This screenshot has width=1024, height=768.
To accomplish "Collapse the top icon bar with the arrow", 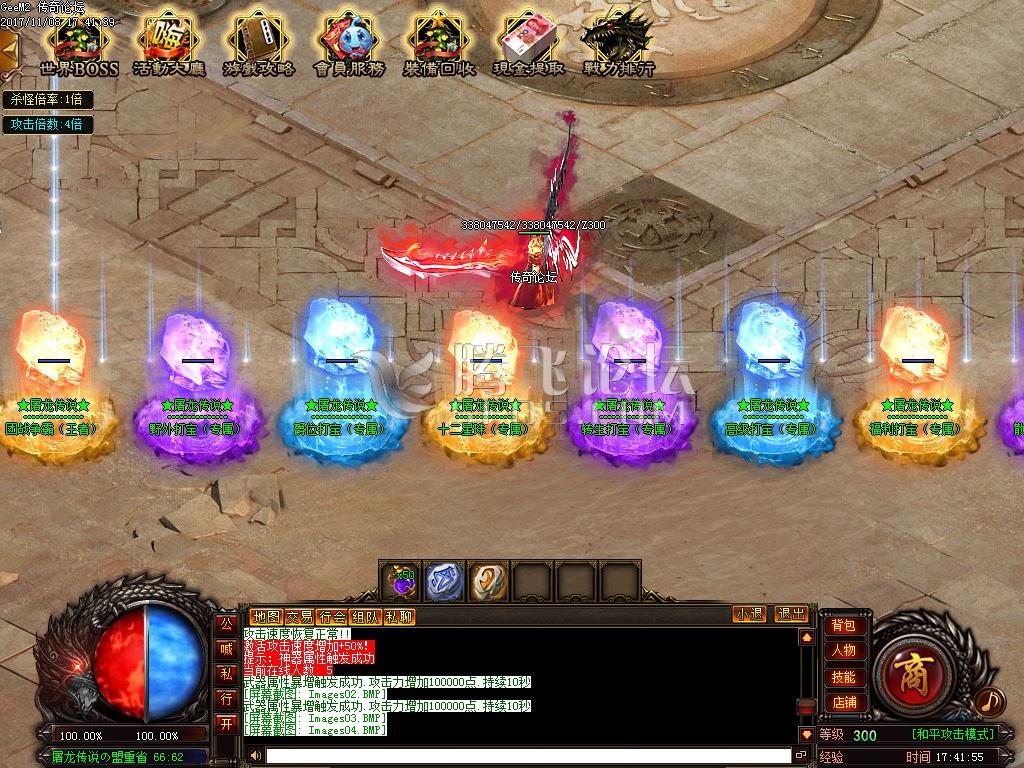I will tap(8, 45).
